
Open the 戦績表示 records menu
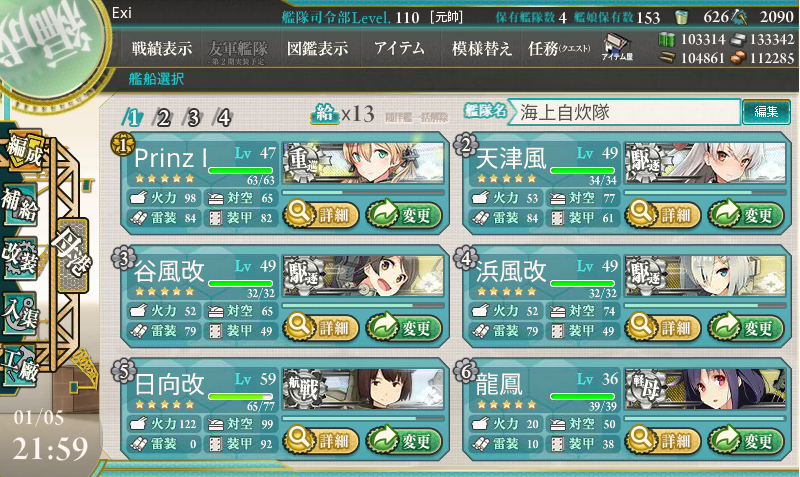click(x=163, y=48)
